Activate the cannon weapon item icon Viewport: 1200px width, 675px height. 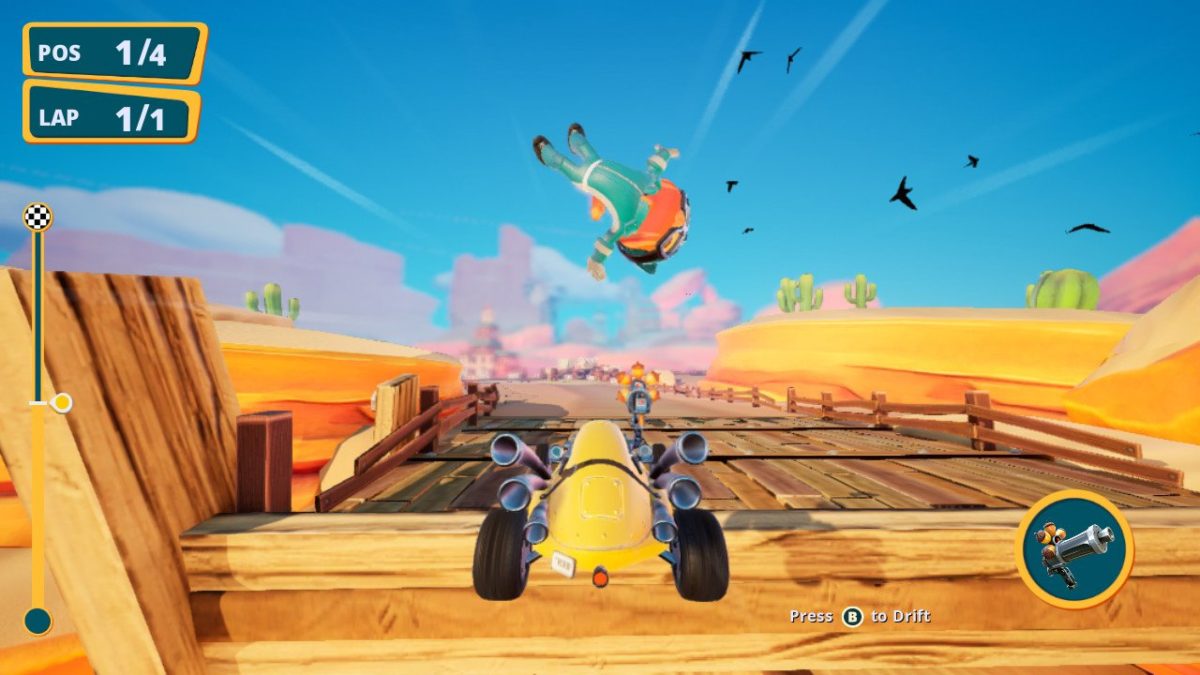1074,549
